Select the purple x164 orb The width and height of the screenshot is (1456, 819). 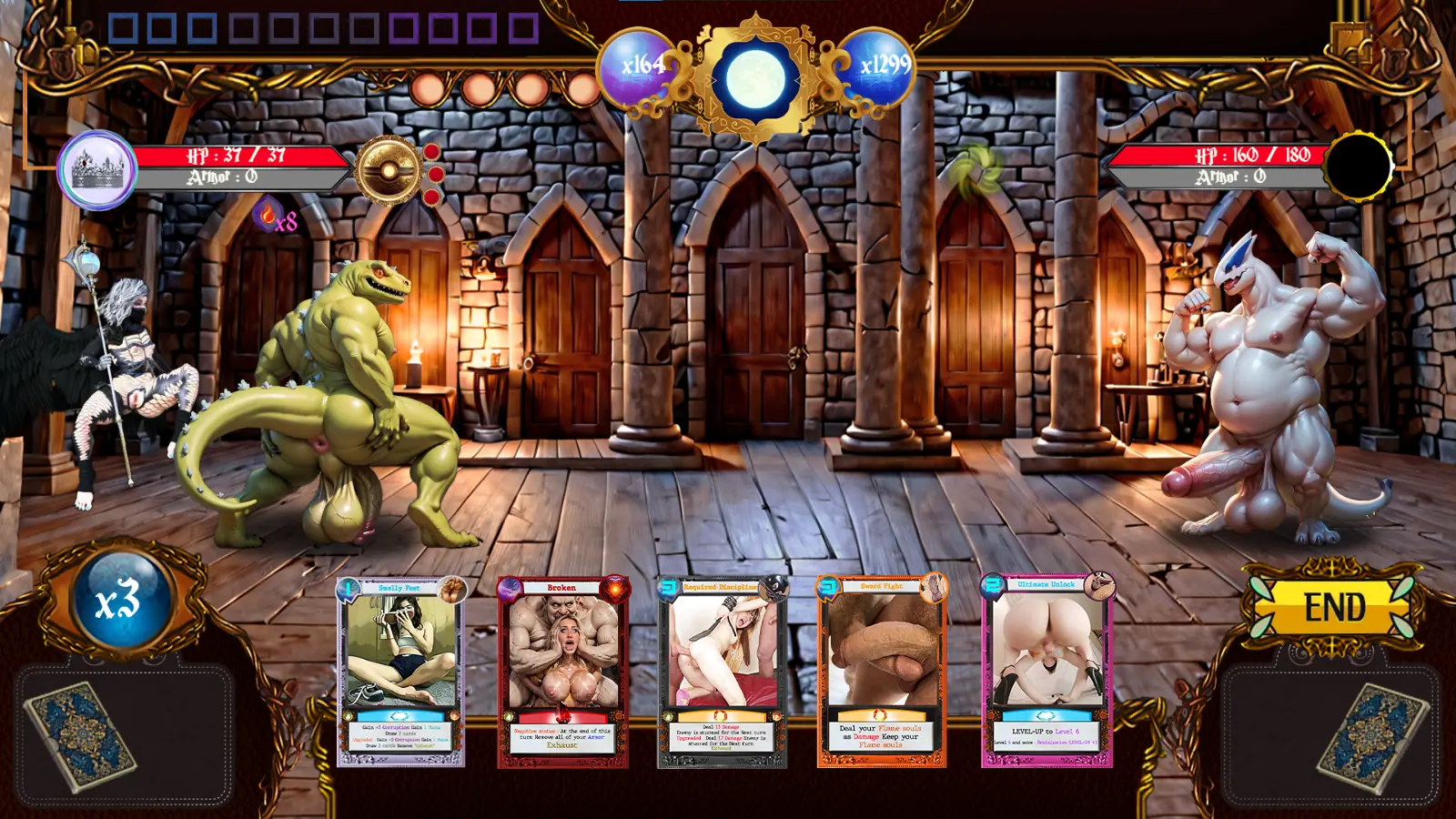pyautogui.click(x=640, y=66)
